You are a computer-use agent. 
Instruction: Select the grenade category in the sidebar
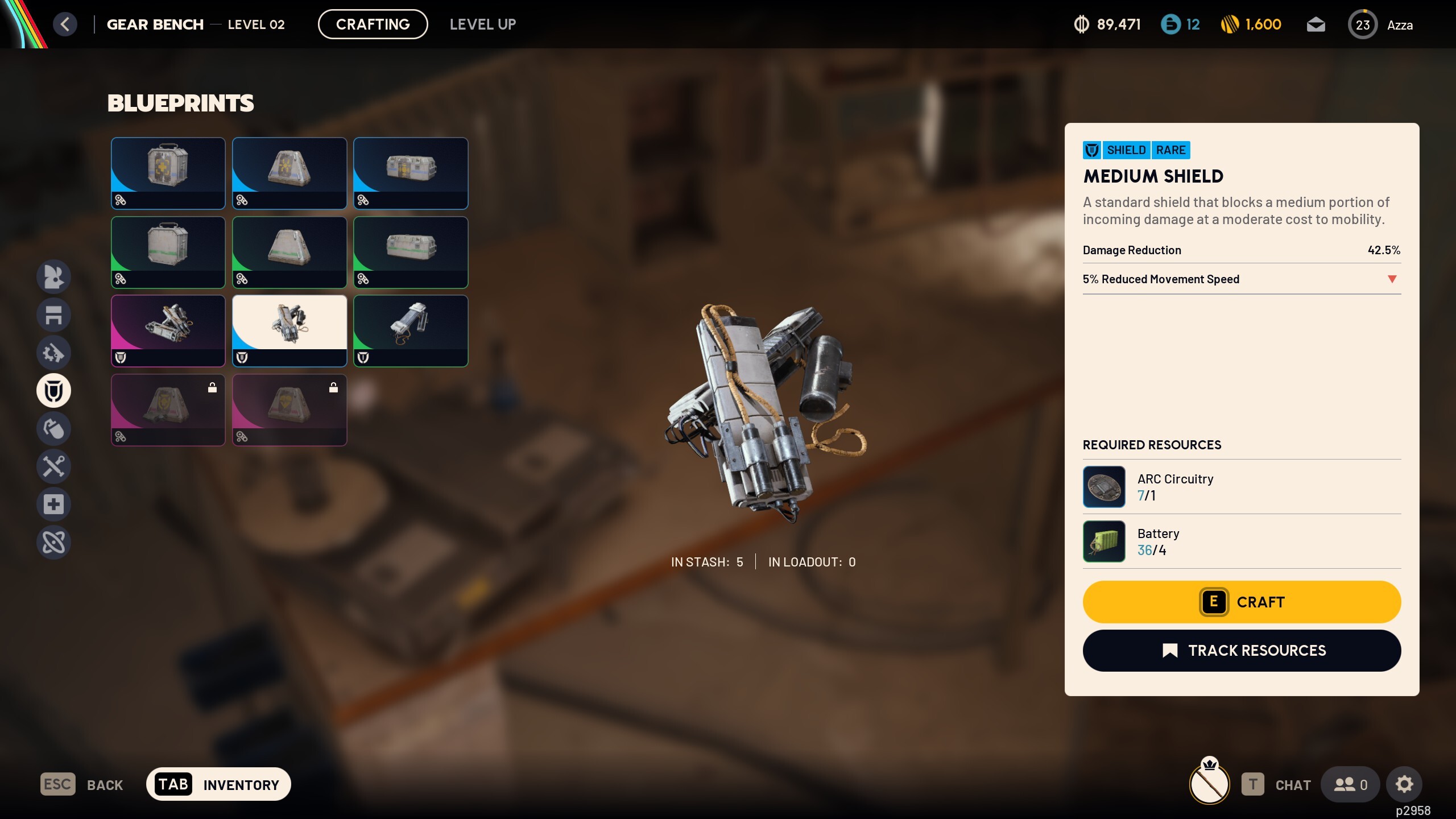point(53,428)
